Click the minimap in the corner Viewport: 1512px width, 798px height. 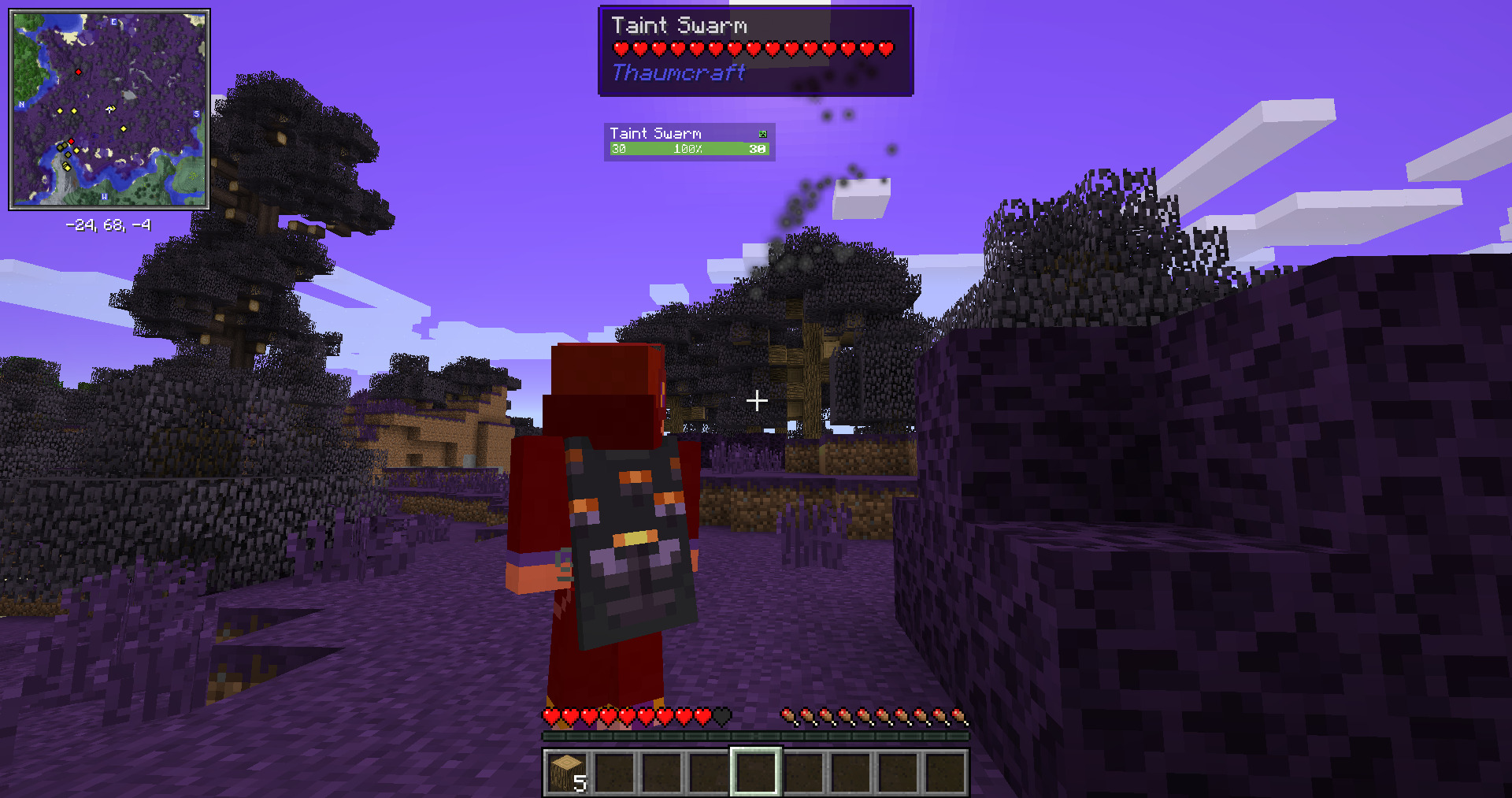pos(109,109)
